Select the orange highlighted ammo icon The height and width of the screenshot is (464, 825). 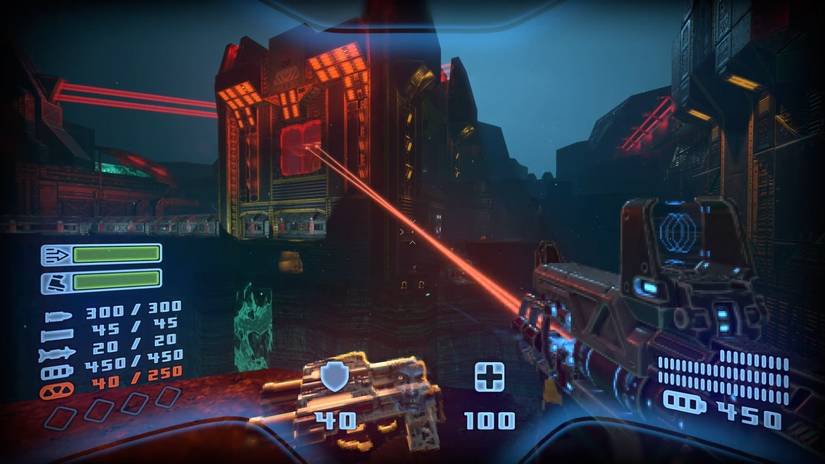57,390
